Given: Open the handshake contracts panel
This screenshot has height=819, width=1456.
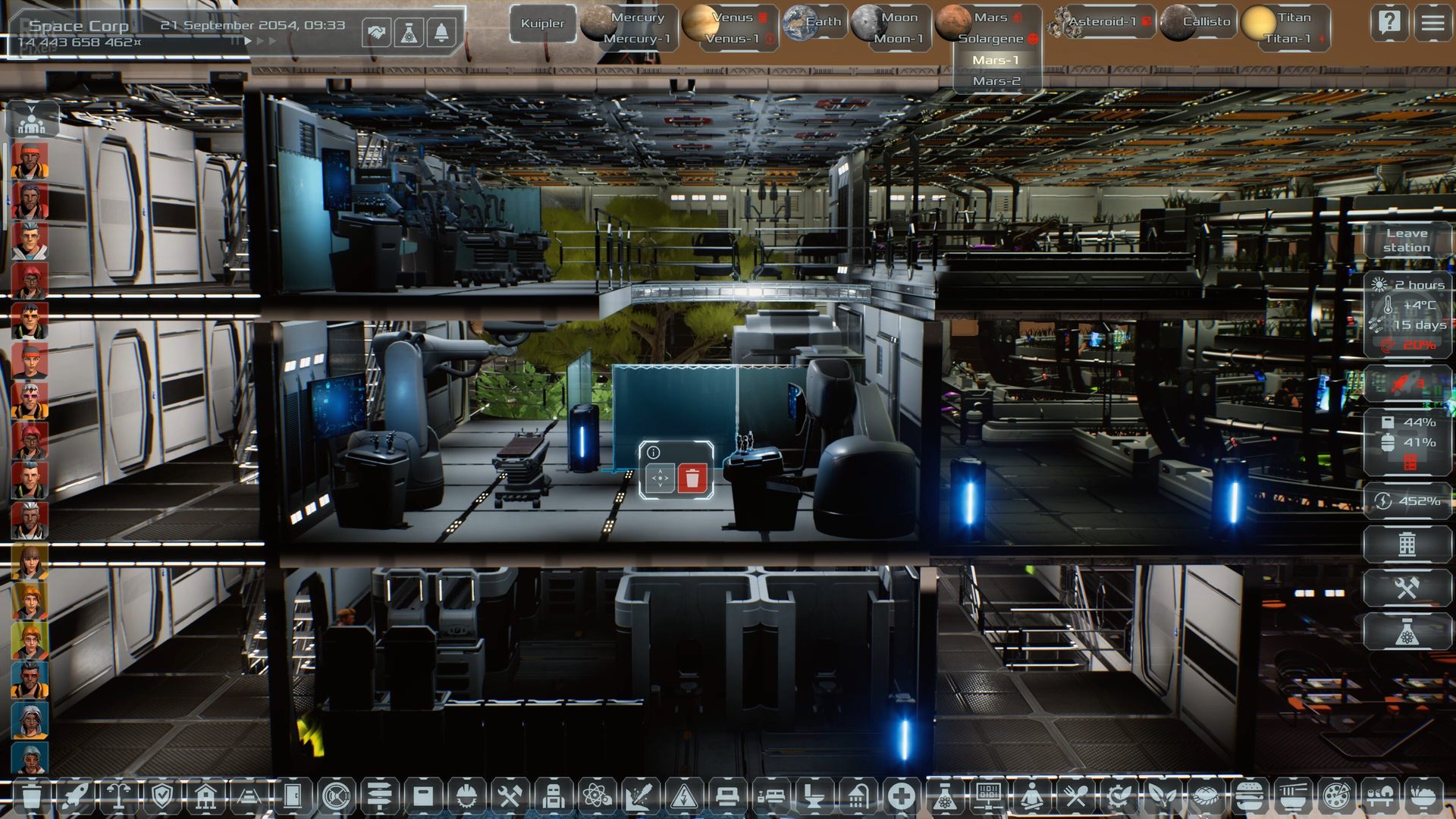Looking at the screenshot, I should [377, 33].
